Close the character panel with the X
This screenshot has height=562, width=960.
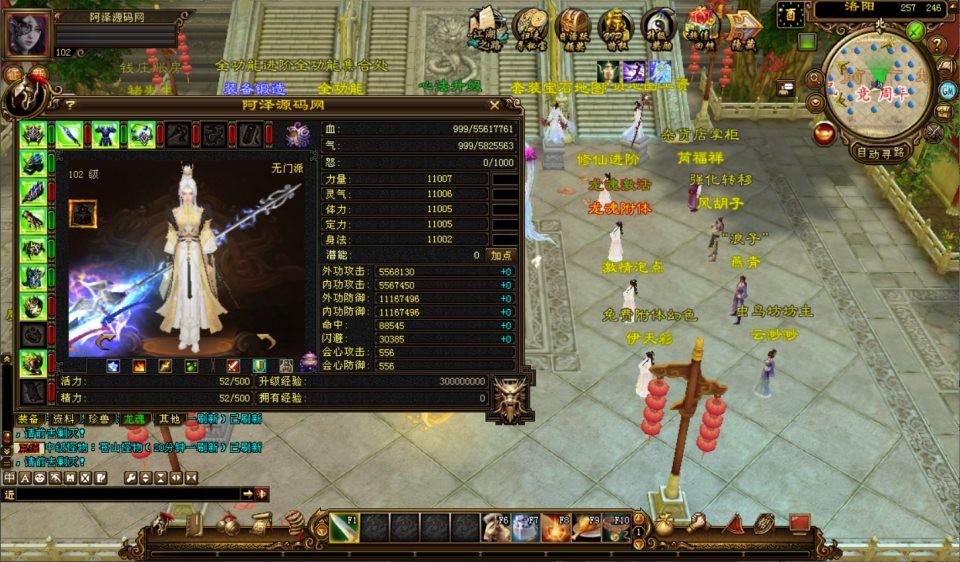494,104
